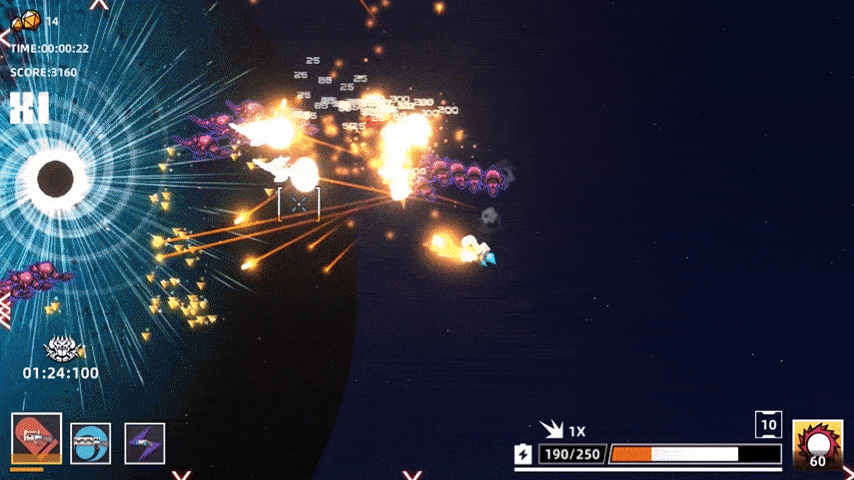Select the red-orange gun weapon slot
The width and height of the screenshot is (854, 480).
coord(37,439)
